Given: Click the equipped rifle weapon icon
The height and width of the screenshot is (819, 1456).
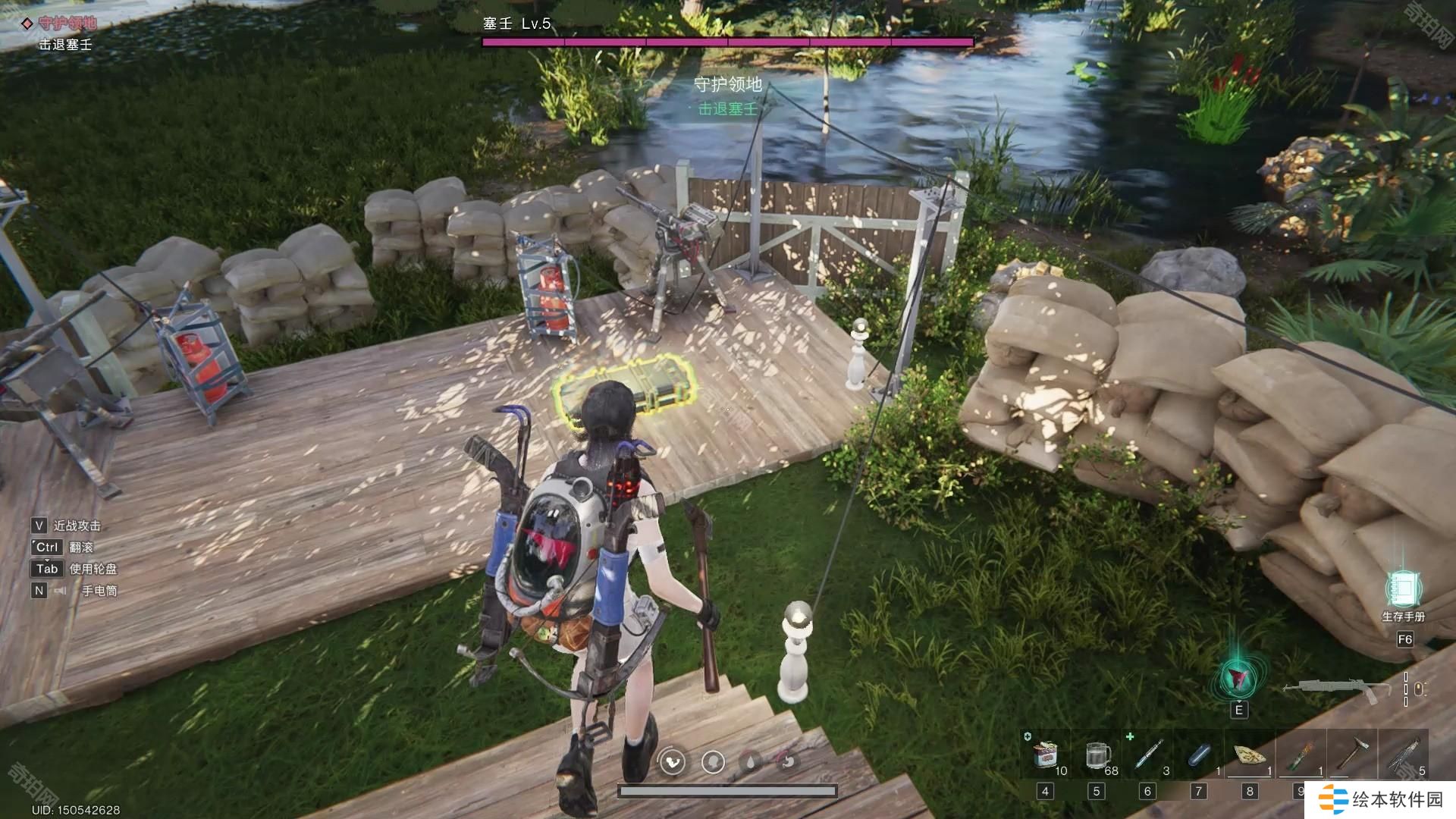Looking at the screenshot, I should tap(1336, 689).
